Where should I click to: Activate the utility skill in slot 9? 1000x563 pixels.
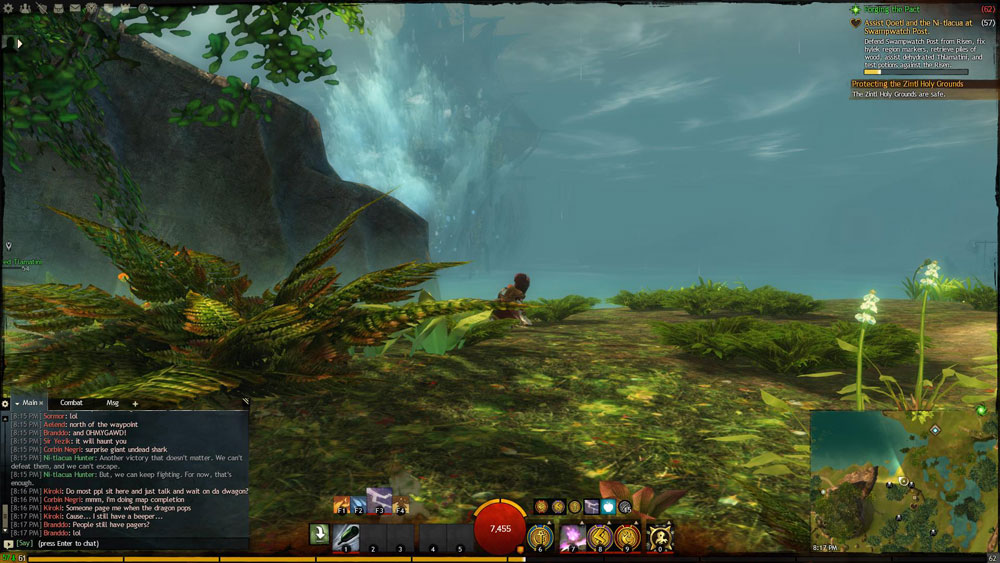click(x=628, y=537)
